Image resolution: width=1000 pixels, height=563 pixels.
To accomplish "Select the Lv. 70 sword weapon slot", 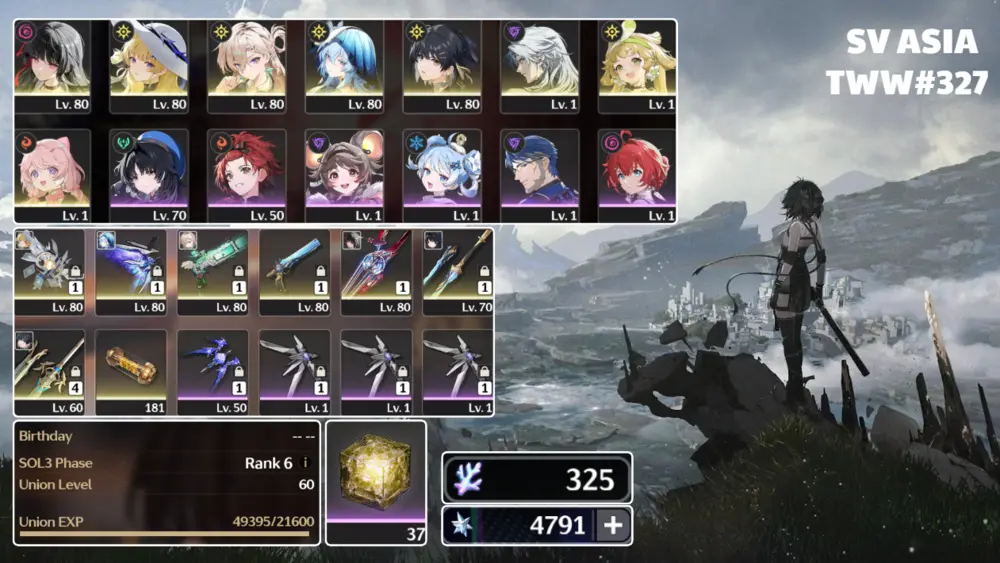I will pos(457,267).
